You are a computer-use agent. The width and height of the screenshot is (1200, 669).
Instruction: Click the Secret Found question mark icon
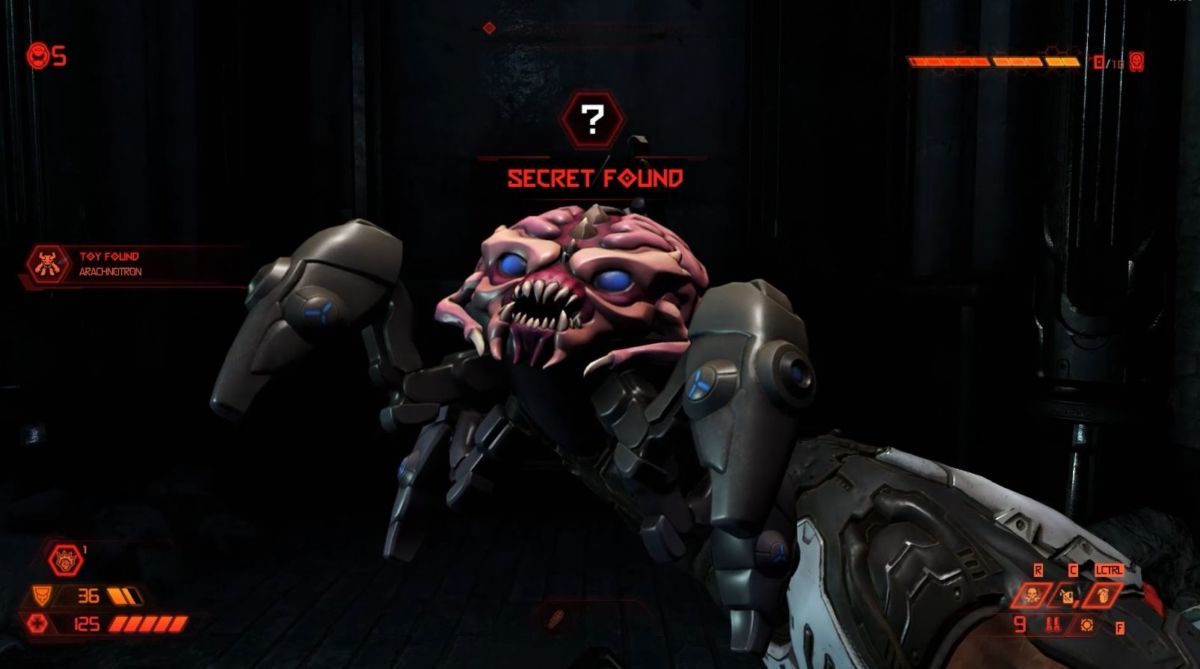(592, 120)
